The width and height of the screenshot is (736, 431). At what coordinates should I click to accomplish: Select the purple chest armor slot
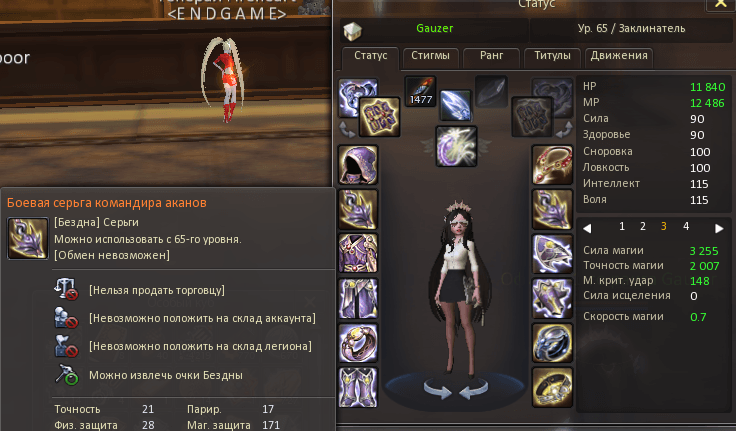[x=358, y=251]
